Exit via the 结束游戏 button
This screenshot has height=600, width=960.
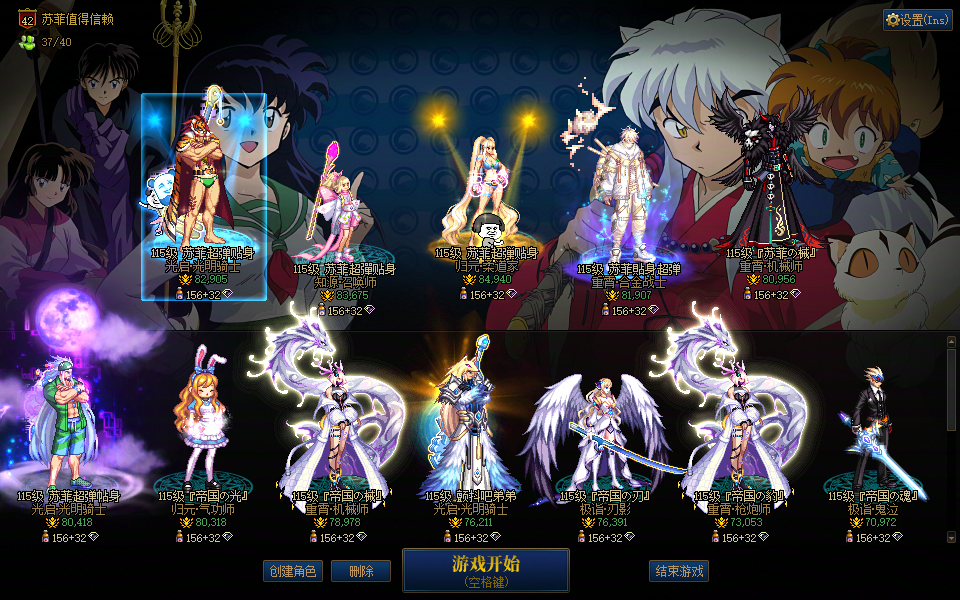point(679,571)
